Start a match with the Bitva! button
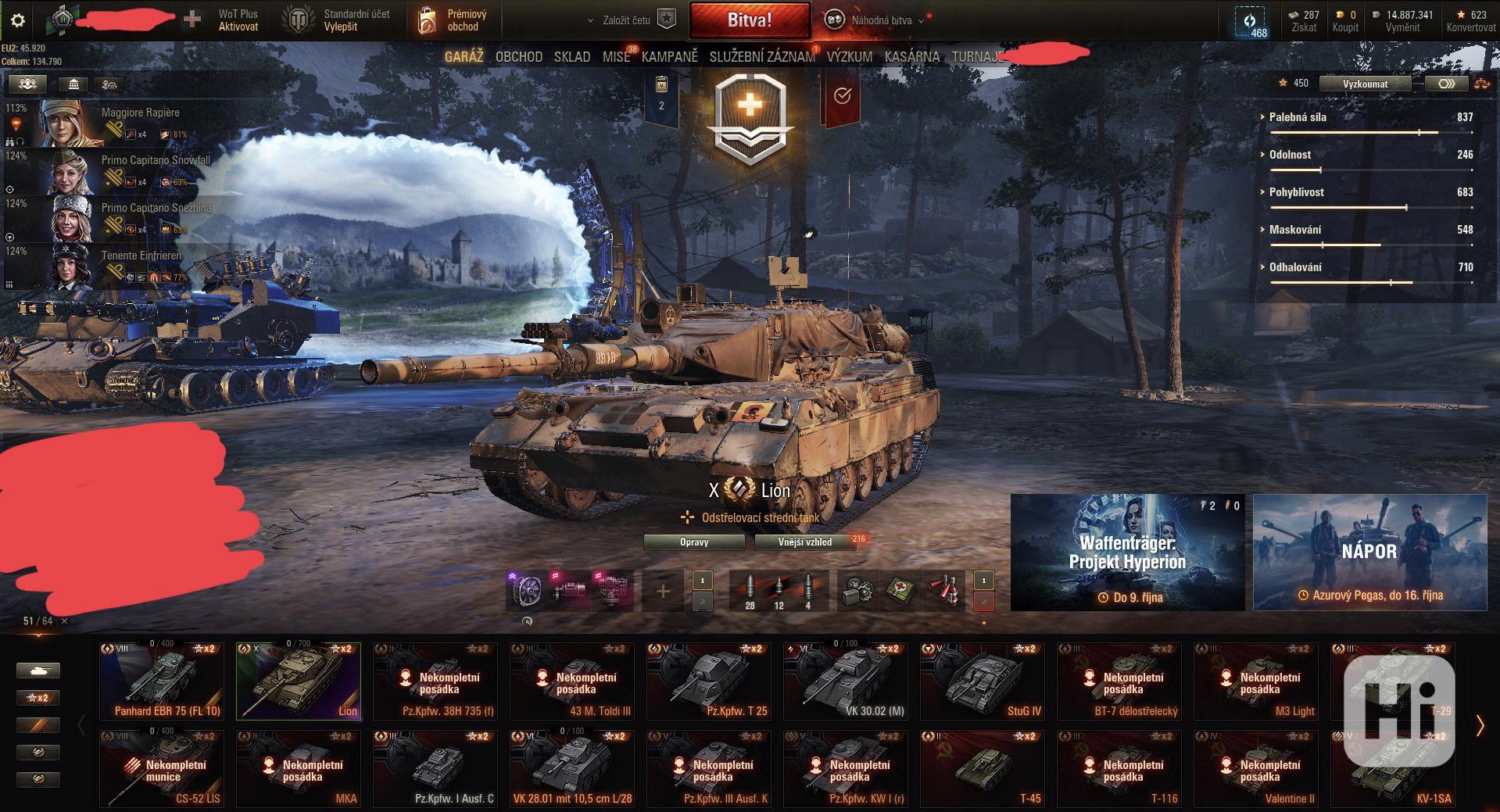Viewport: 1500px width, 812px height. [749, 20]
